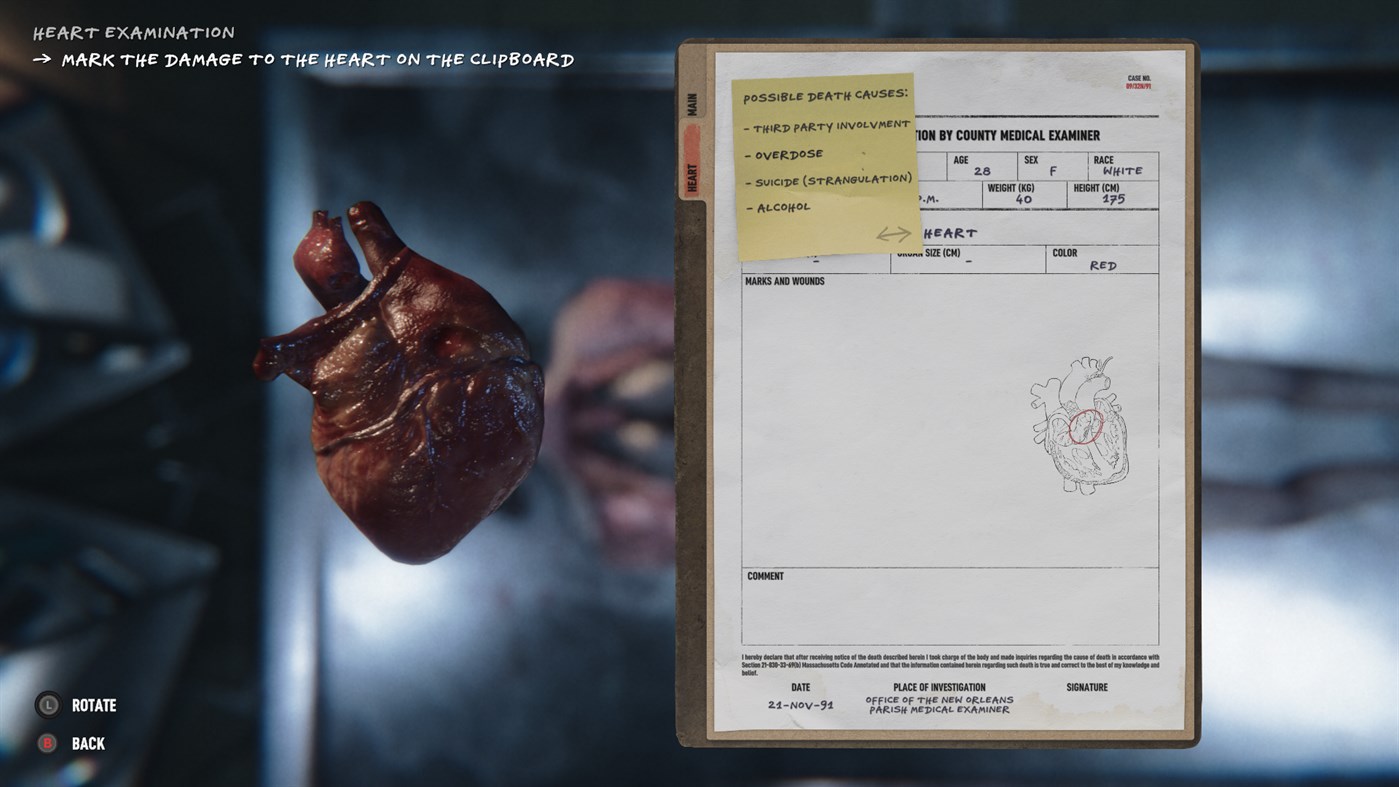Mark 'Suicide (Strangulation)' on the sticky note

click(830, 179)
